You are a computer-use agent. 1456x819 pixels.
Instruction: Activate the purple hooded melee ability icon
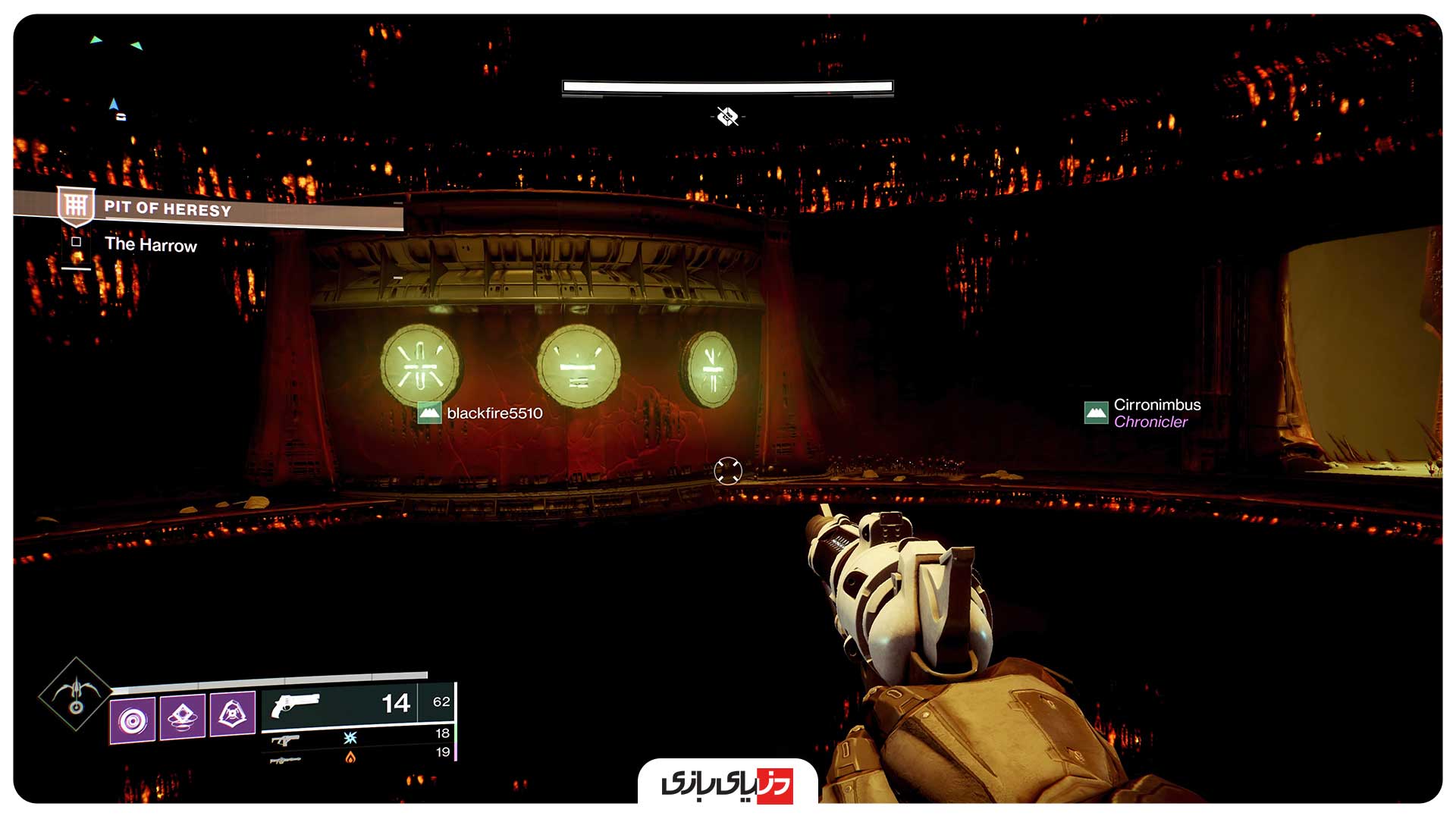pos(232,713)
